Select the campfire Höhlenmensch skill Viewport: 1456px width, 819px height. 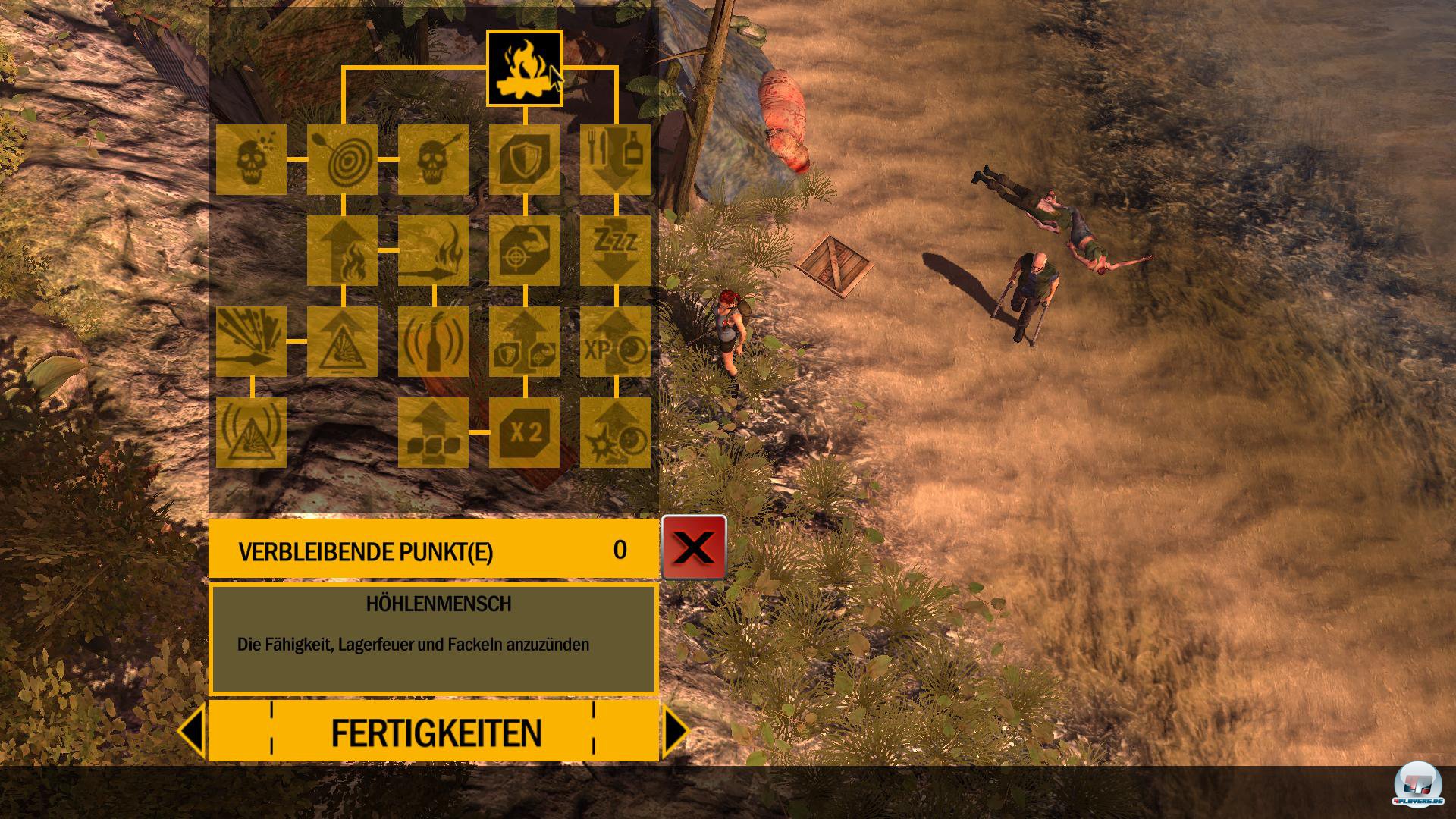click(x=524, y=68)
